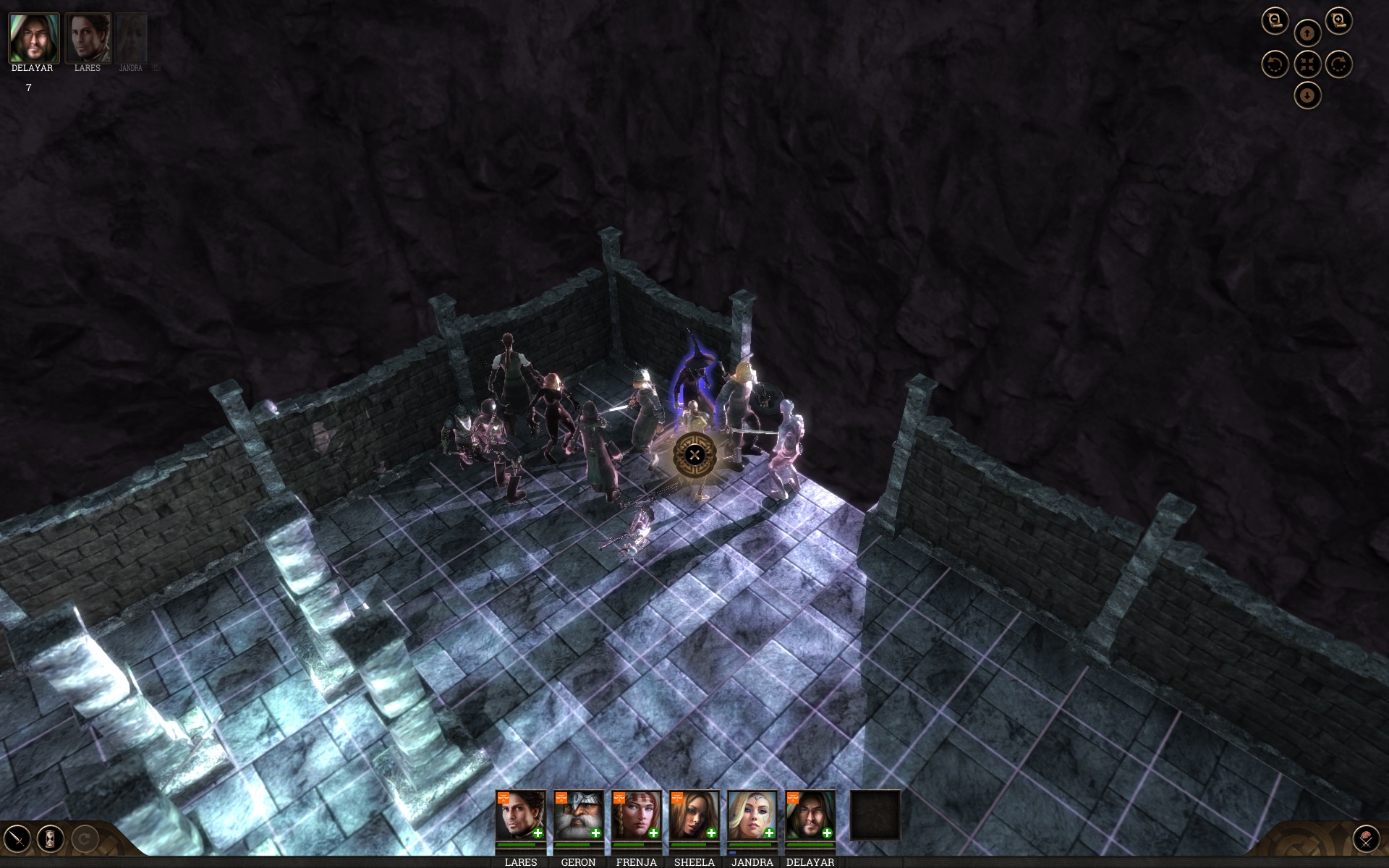Viewport: 1389px width, 868px height.
Task: Select Lares in the party bar
Action: pos(521,815)
